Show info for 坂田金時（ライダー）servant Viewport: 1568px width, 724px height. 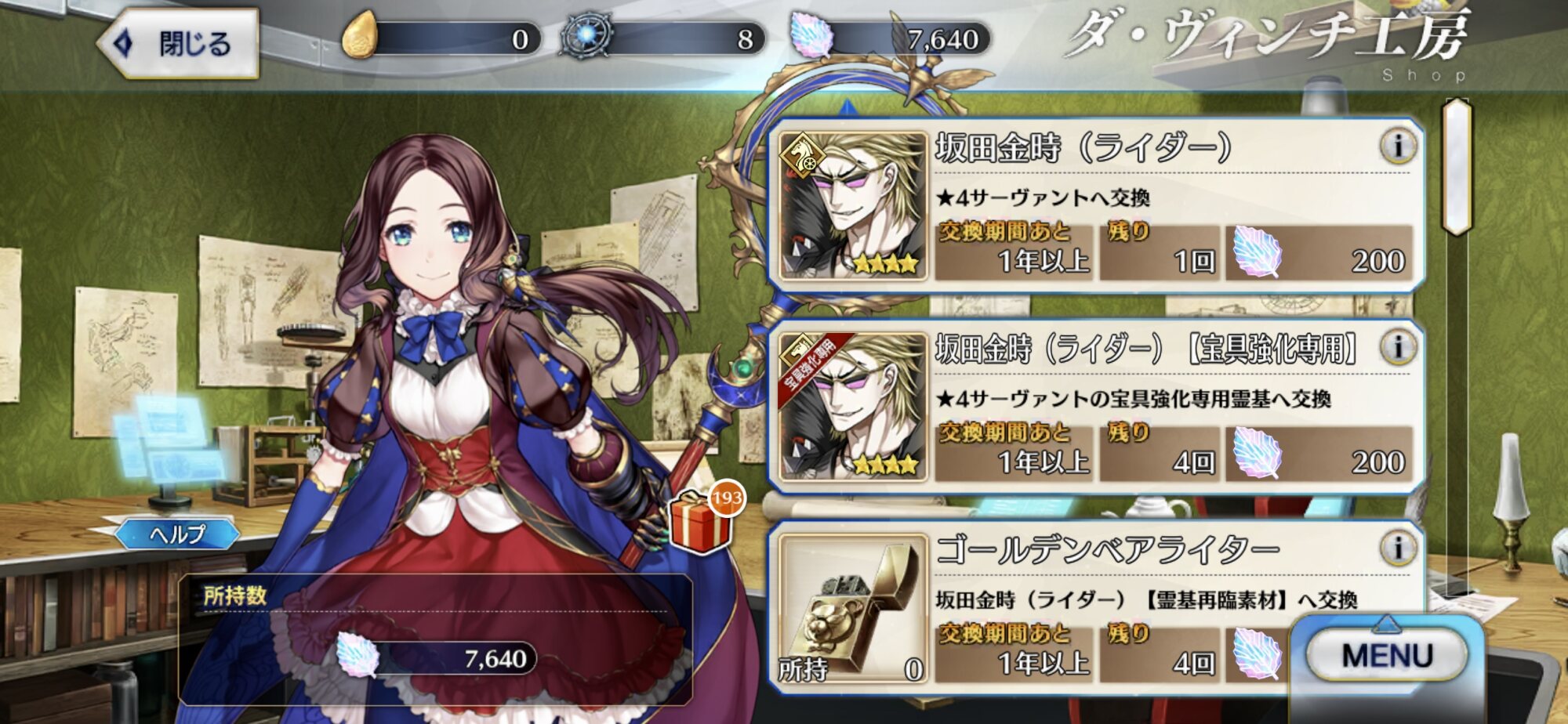1398,147
